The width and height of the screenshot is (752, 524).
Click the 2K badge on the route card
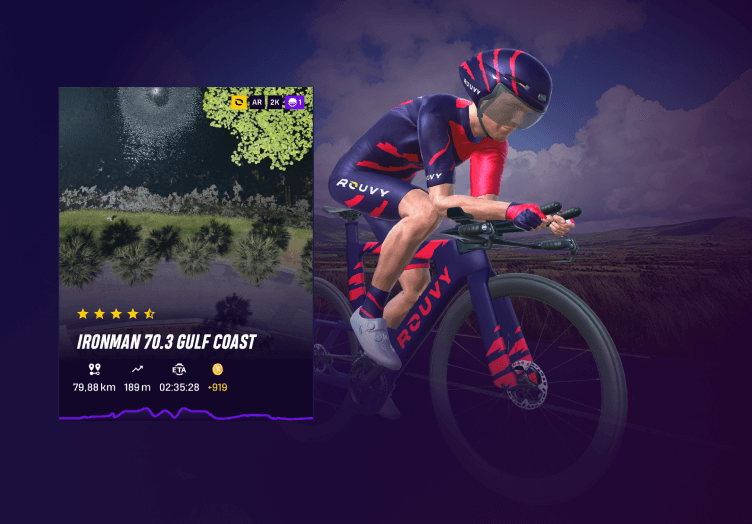point(275,102)
